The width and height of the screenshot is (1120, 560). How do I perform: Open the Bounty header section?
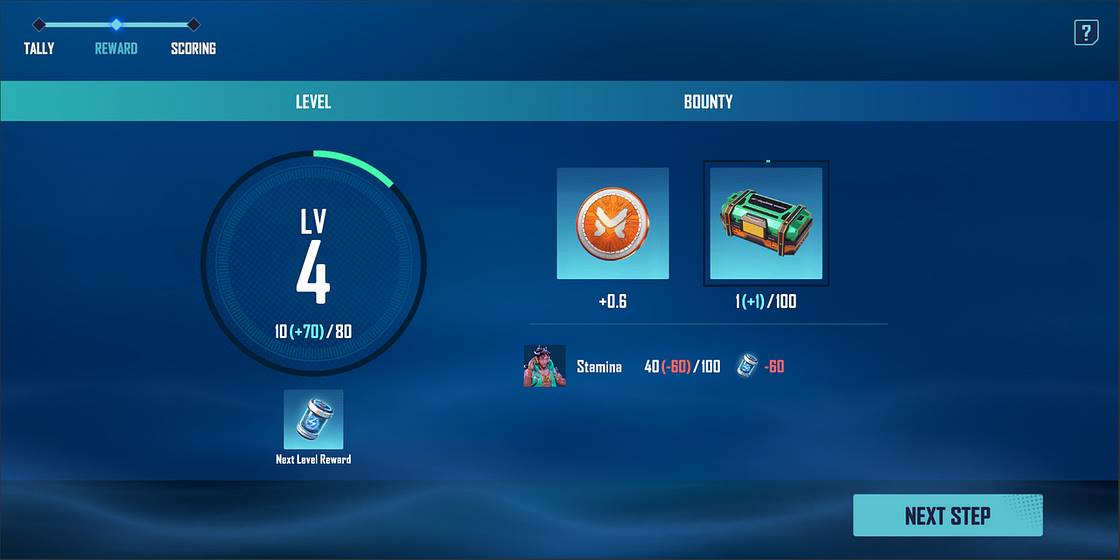708,102
